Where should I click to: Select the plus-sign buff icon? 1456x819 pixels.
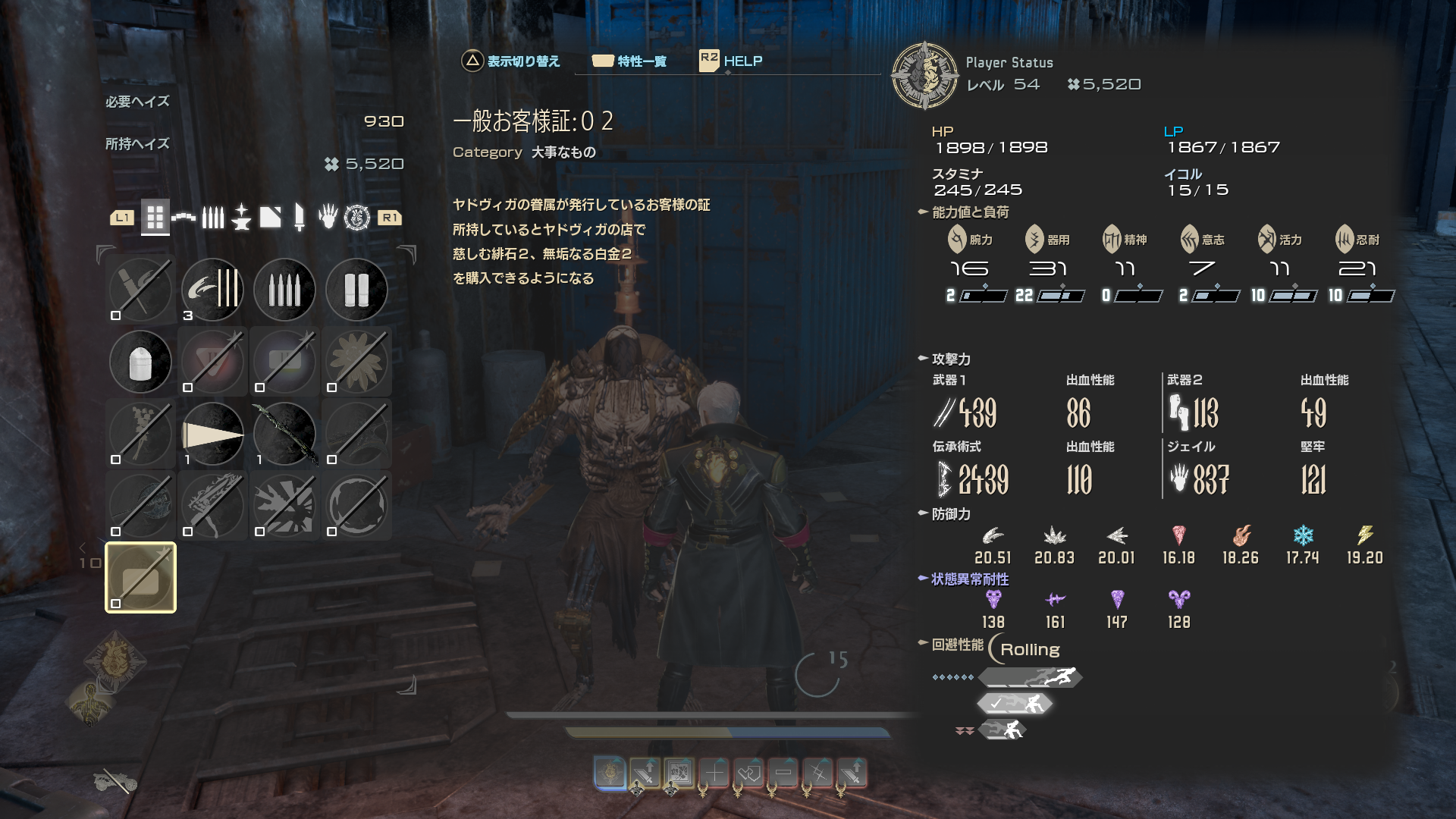click(x=714, y=773)
